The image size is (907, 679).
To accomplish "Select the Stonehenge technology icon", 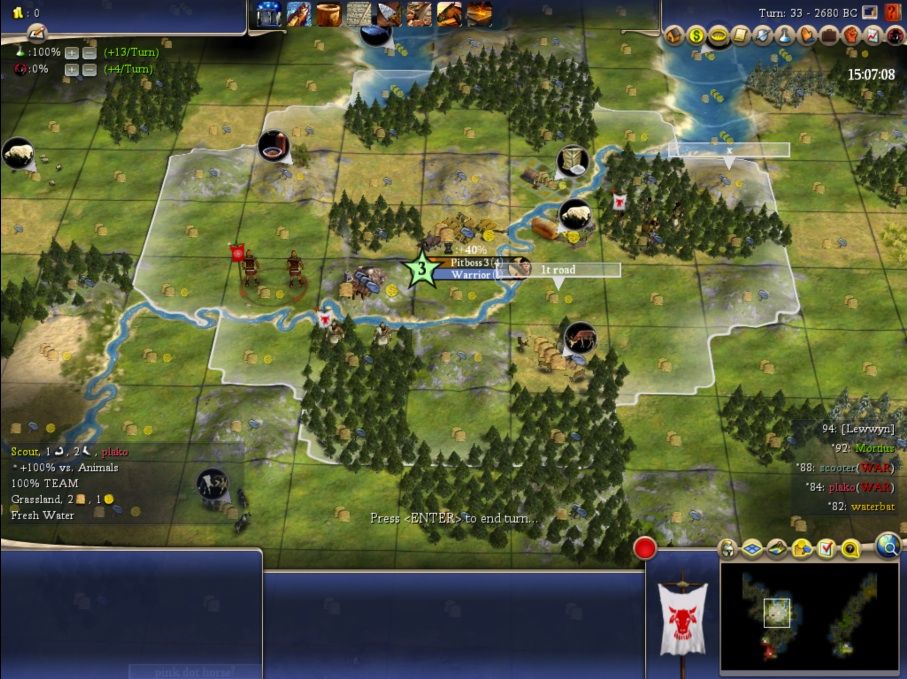I will pyautogui.click(x=268, y=14).
